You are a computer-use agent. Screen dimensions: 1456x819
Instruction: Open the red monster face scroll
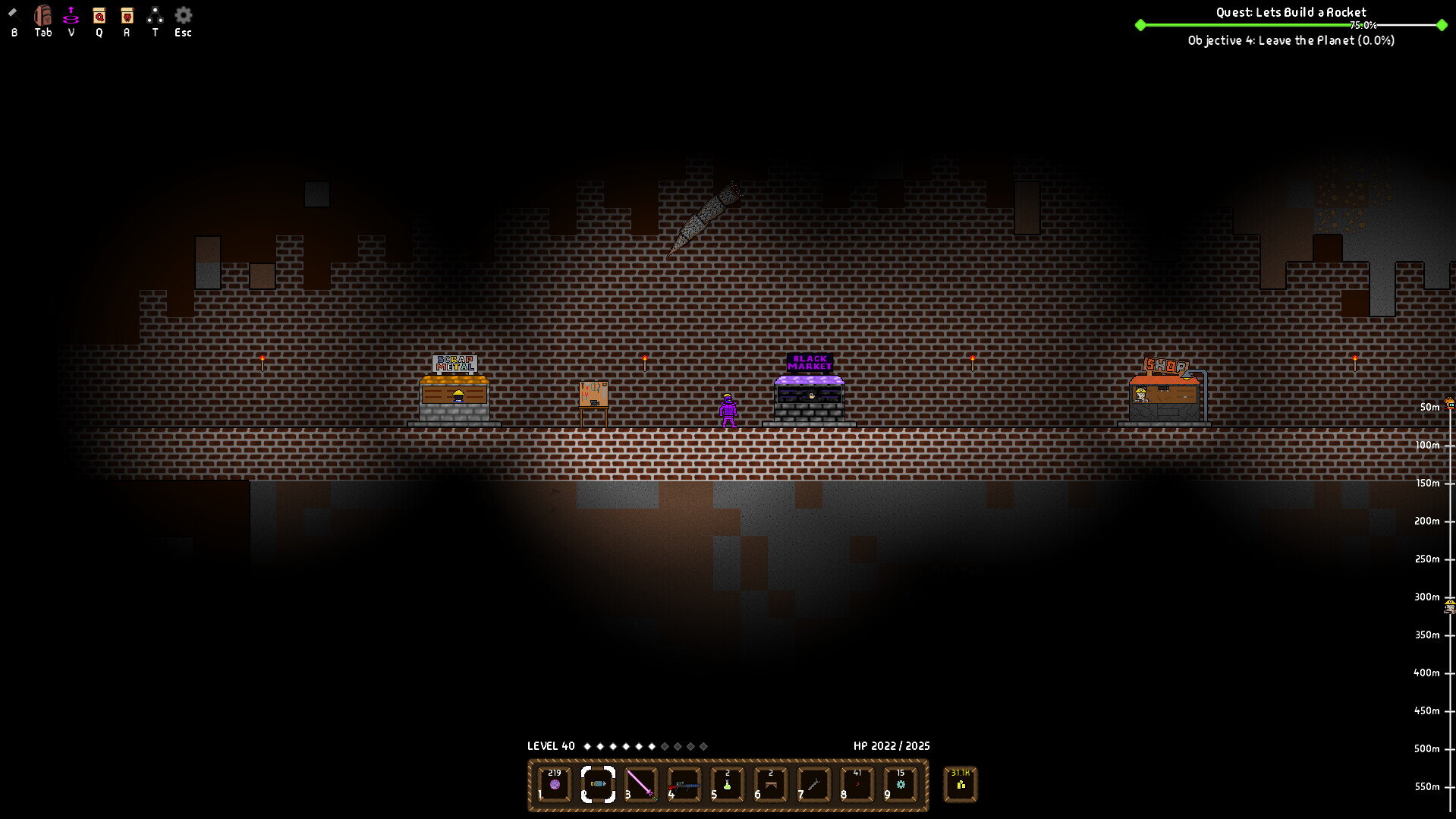pos(127,15)
